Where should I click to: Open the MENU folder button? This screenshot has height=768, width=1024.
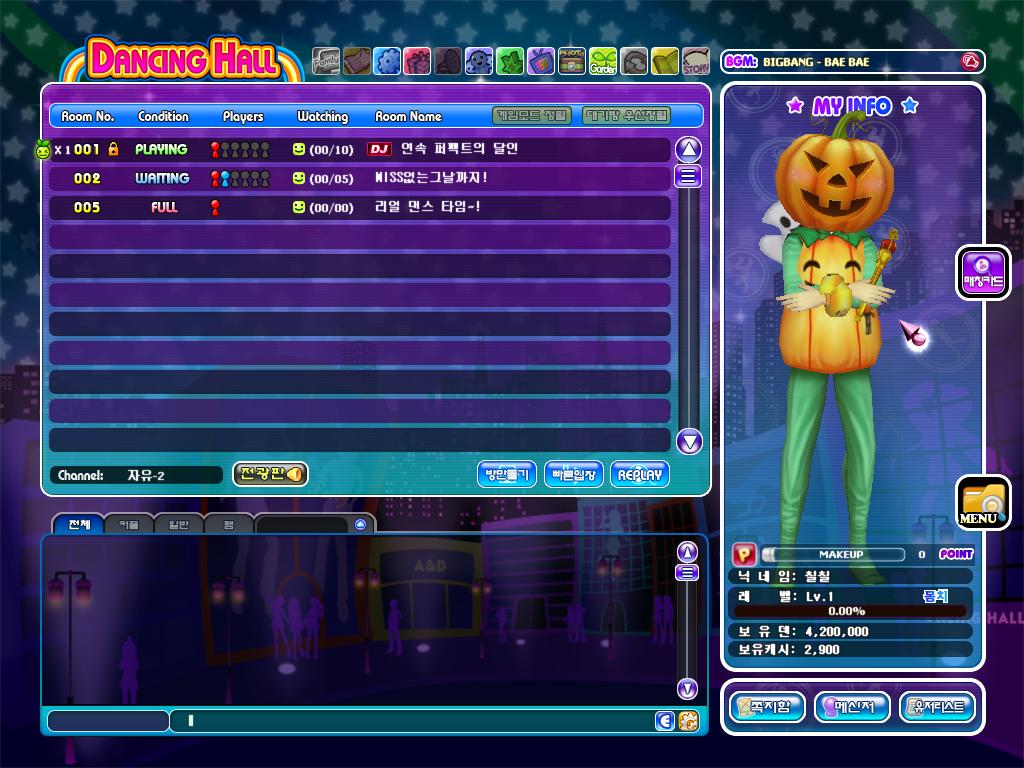click(x=982, y=502)
